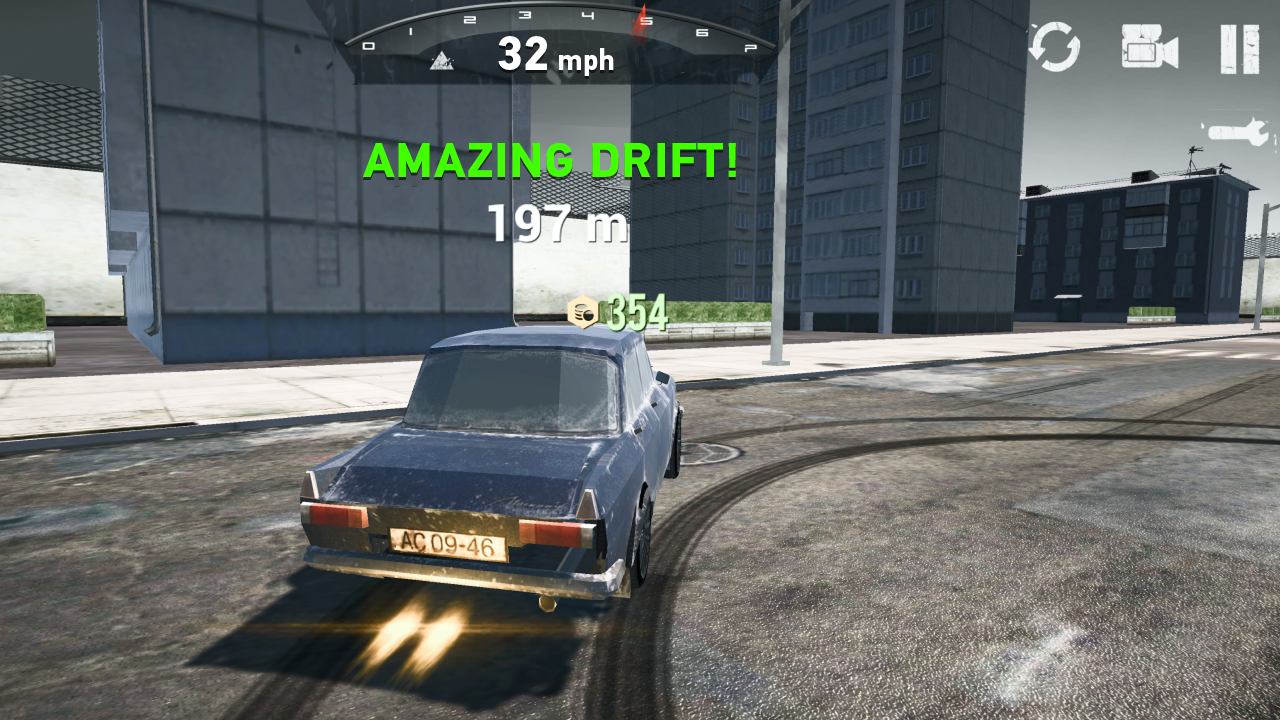Select the 32 mph speed readout
The height and width of the screenshot is (720, 1280).
[x=556, y=59]
